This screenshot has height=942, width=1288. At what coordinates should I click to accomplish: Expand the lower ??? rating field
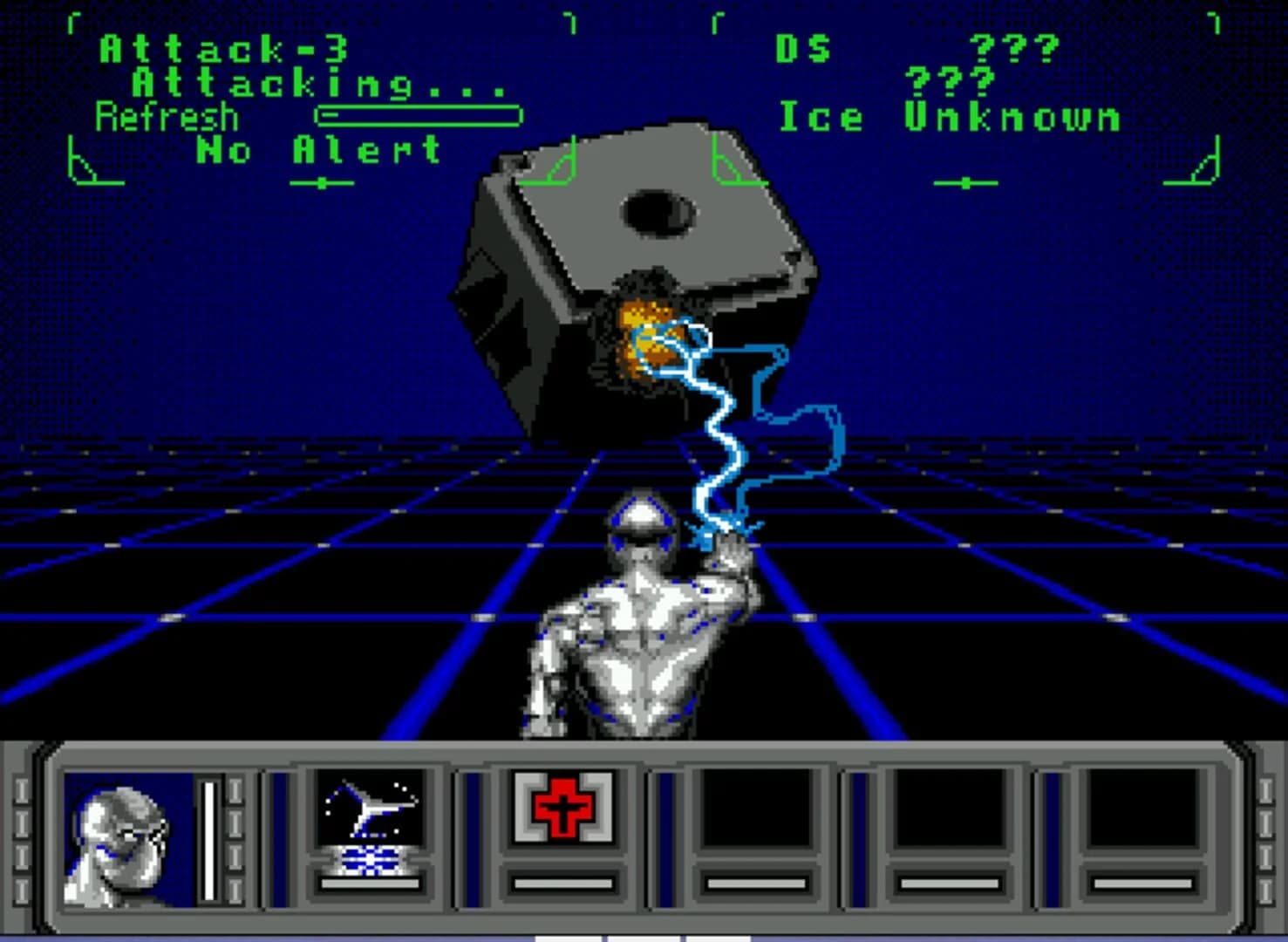point(951,81)
